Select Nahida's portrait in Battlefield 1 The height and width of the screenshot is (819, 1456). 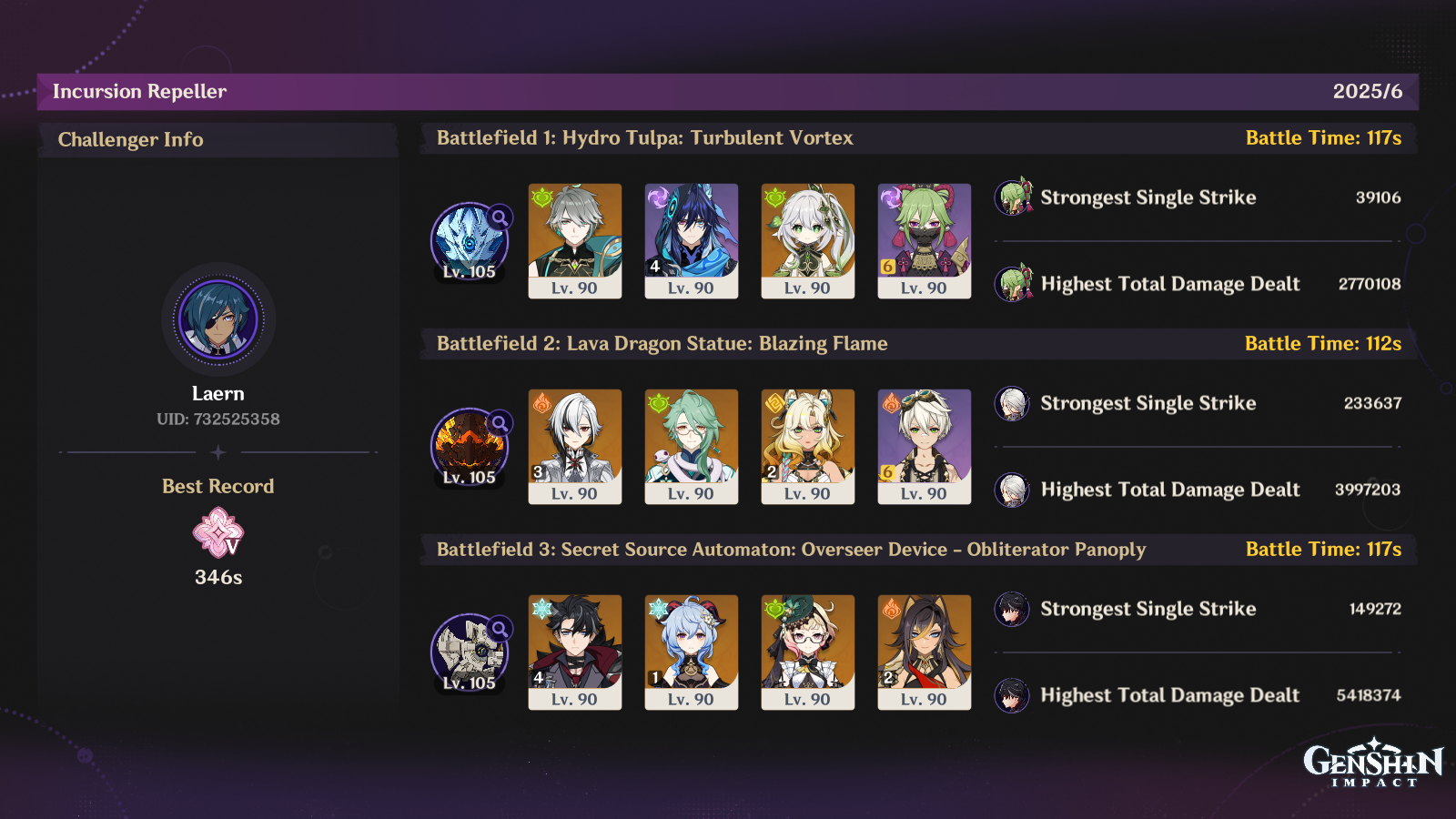807,241
